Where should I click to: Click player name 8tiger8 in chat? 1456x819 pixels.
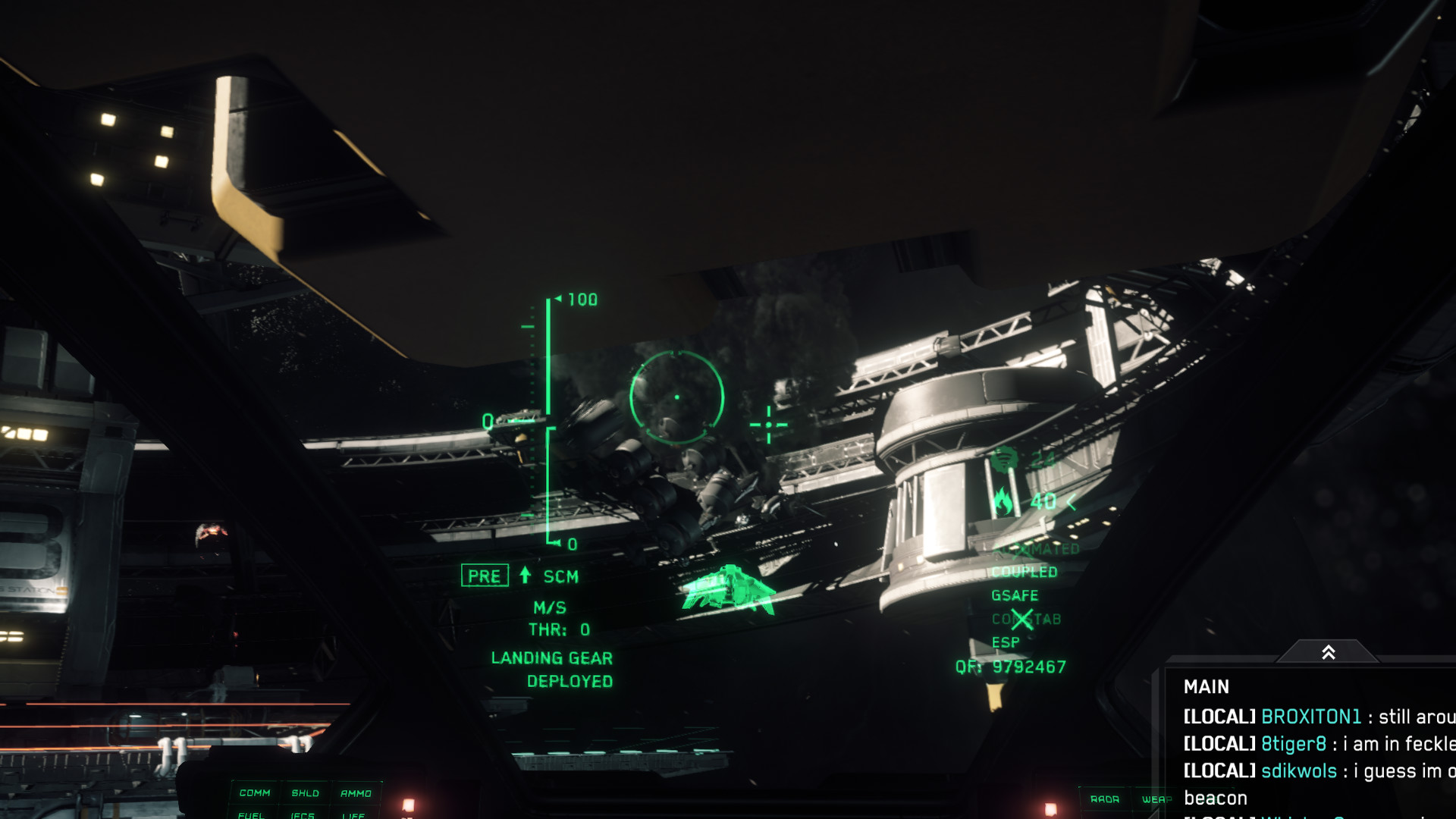pyautogui.click(x=1293, y=744)
